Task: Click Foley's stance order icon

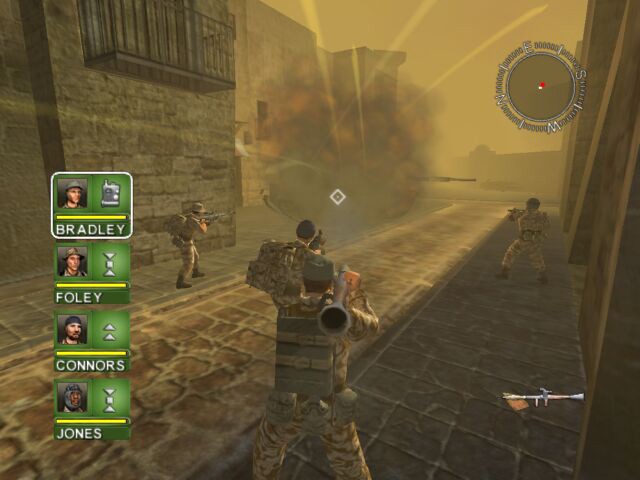Action: click(110, 262)
